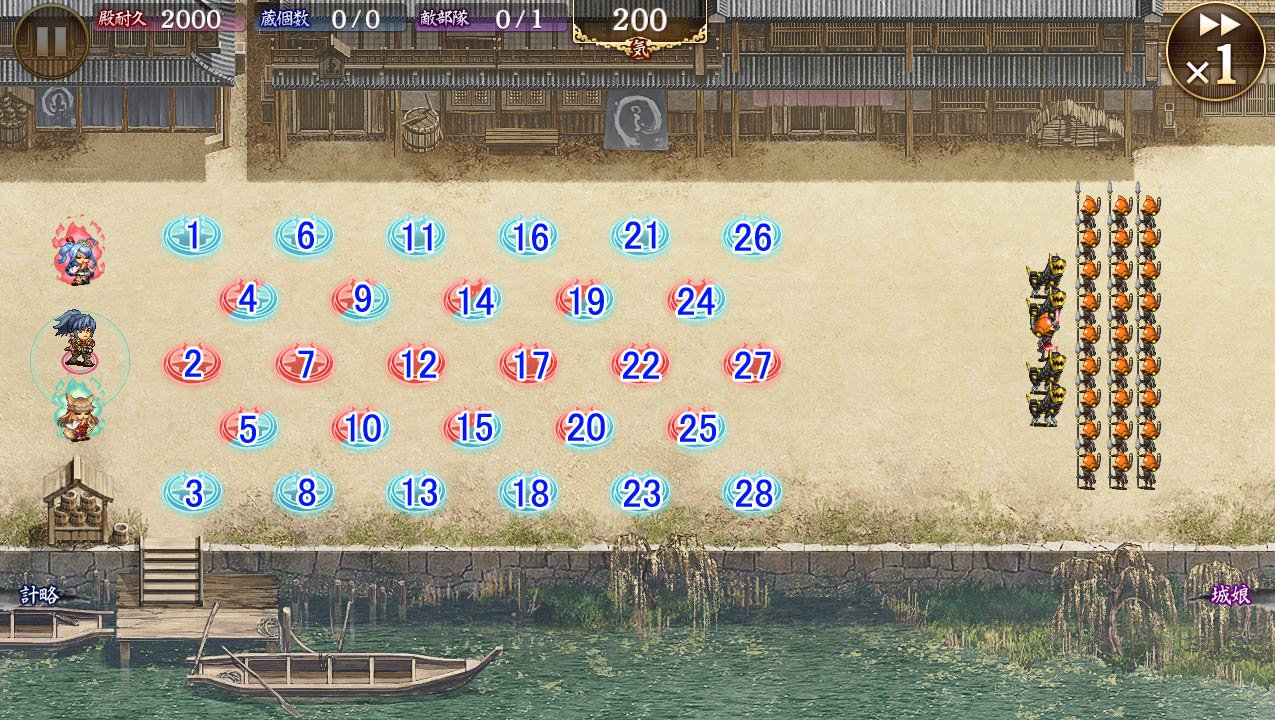Pick placement spot 22
This screenshot has height=720, width=1275.
[x=641, y=364]
